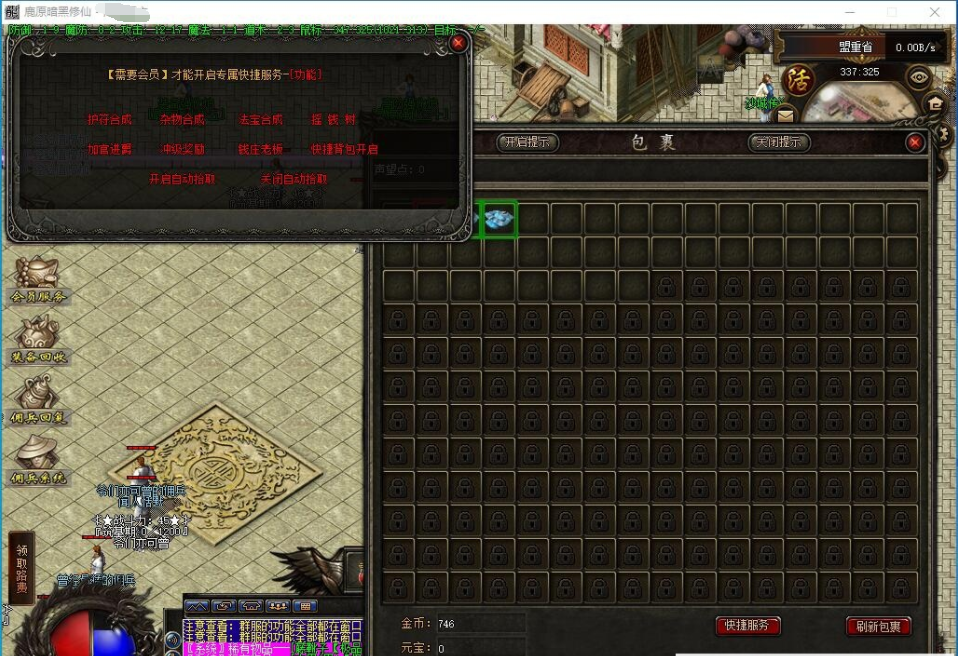Close the game window from the title bar
Viewport: 958px width, 656px height.
point(934,12)
